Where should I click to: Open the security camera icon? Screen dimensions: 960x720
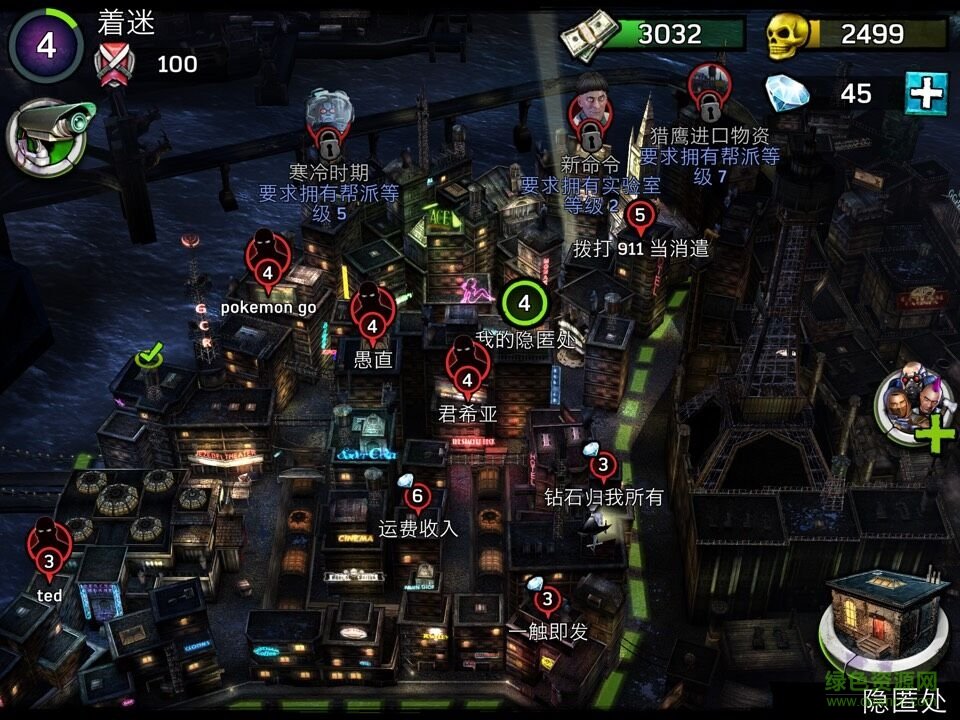(x=48, y=138)
